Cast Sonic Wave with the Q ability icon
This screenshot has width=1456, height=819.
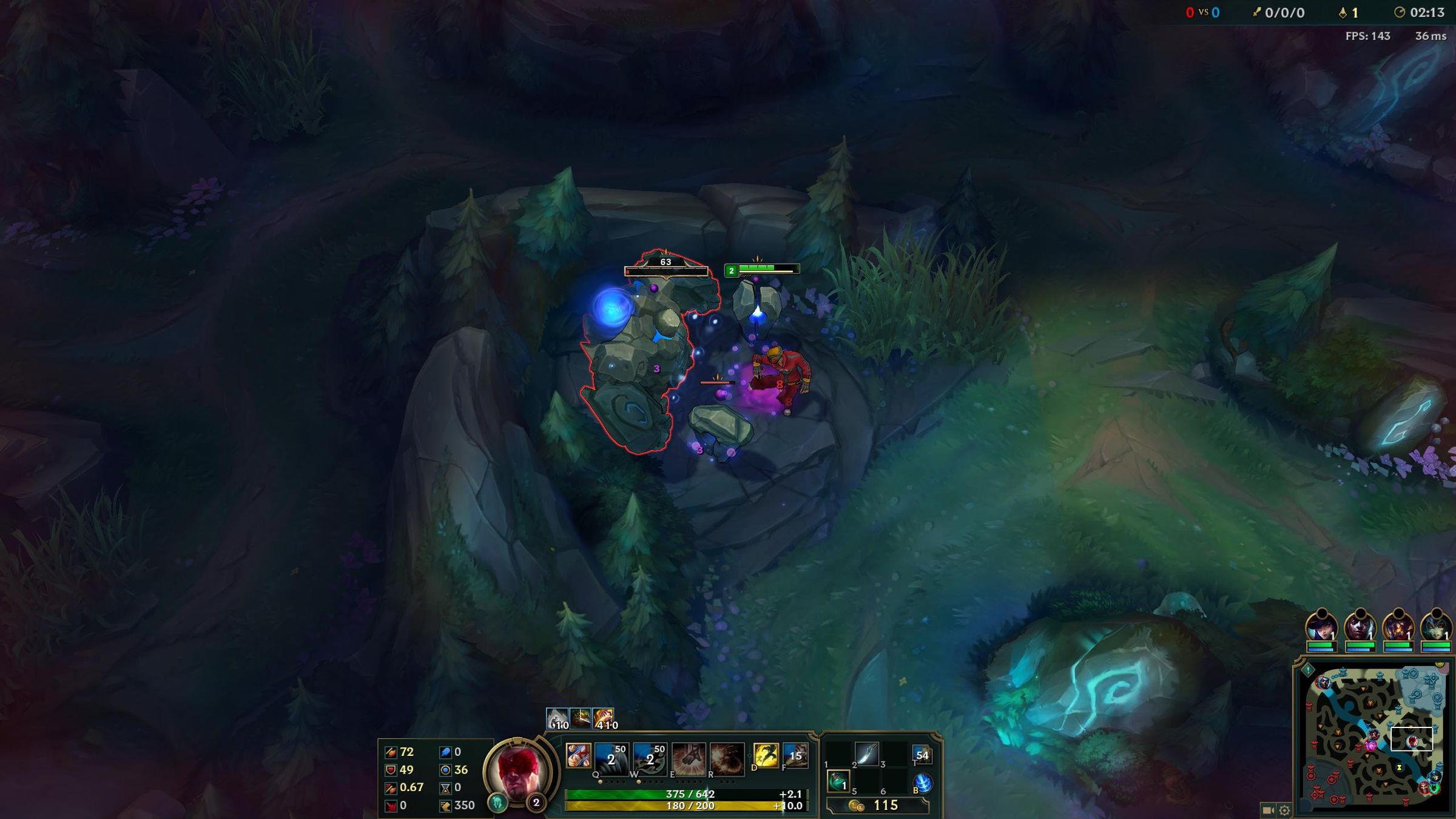611,760
